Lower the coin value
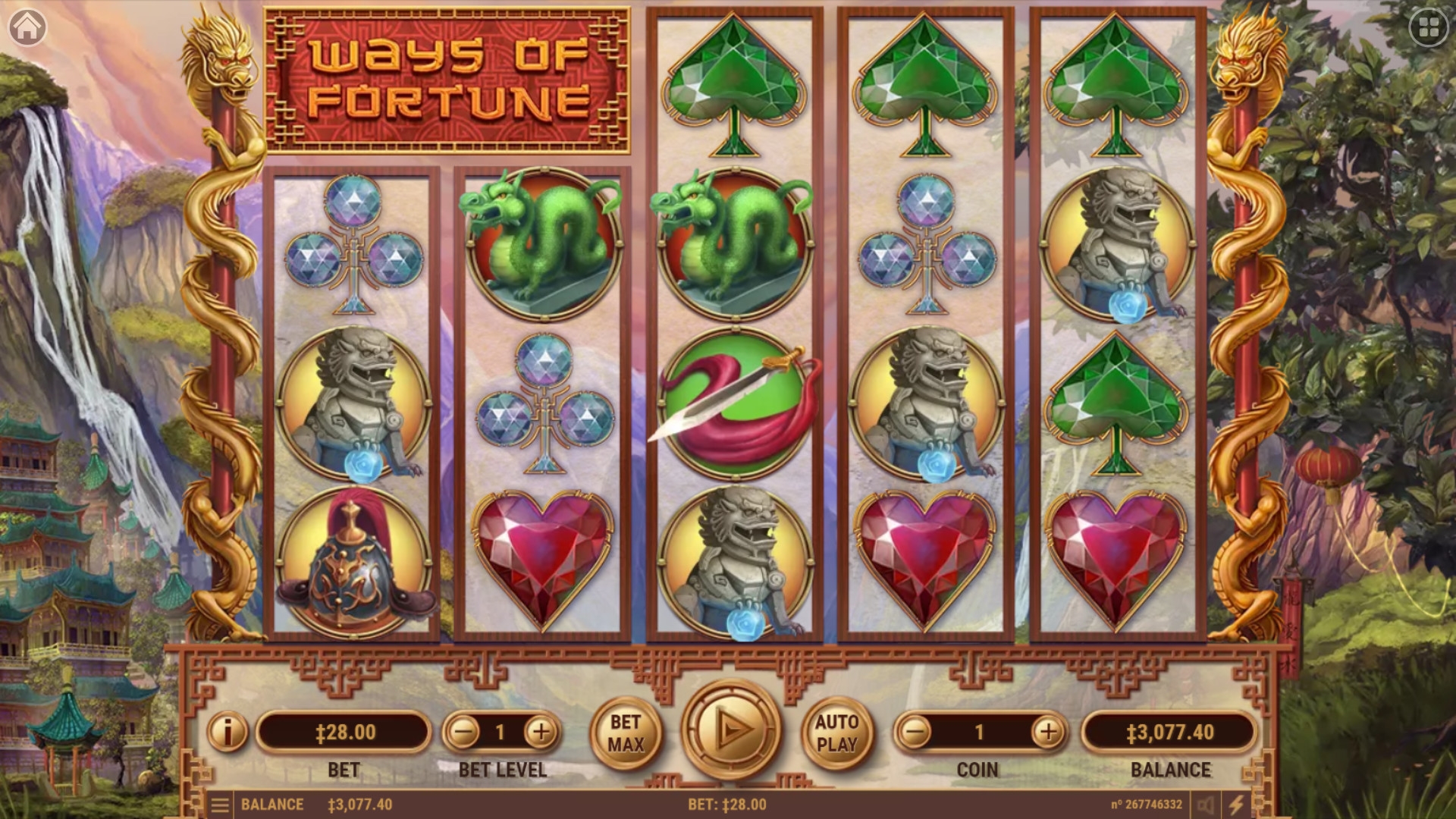 [x=915, y=732]
